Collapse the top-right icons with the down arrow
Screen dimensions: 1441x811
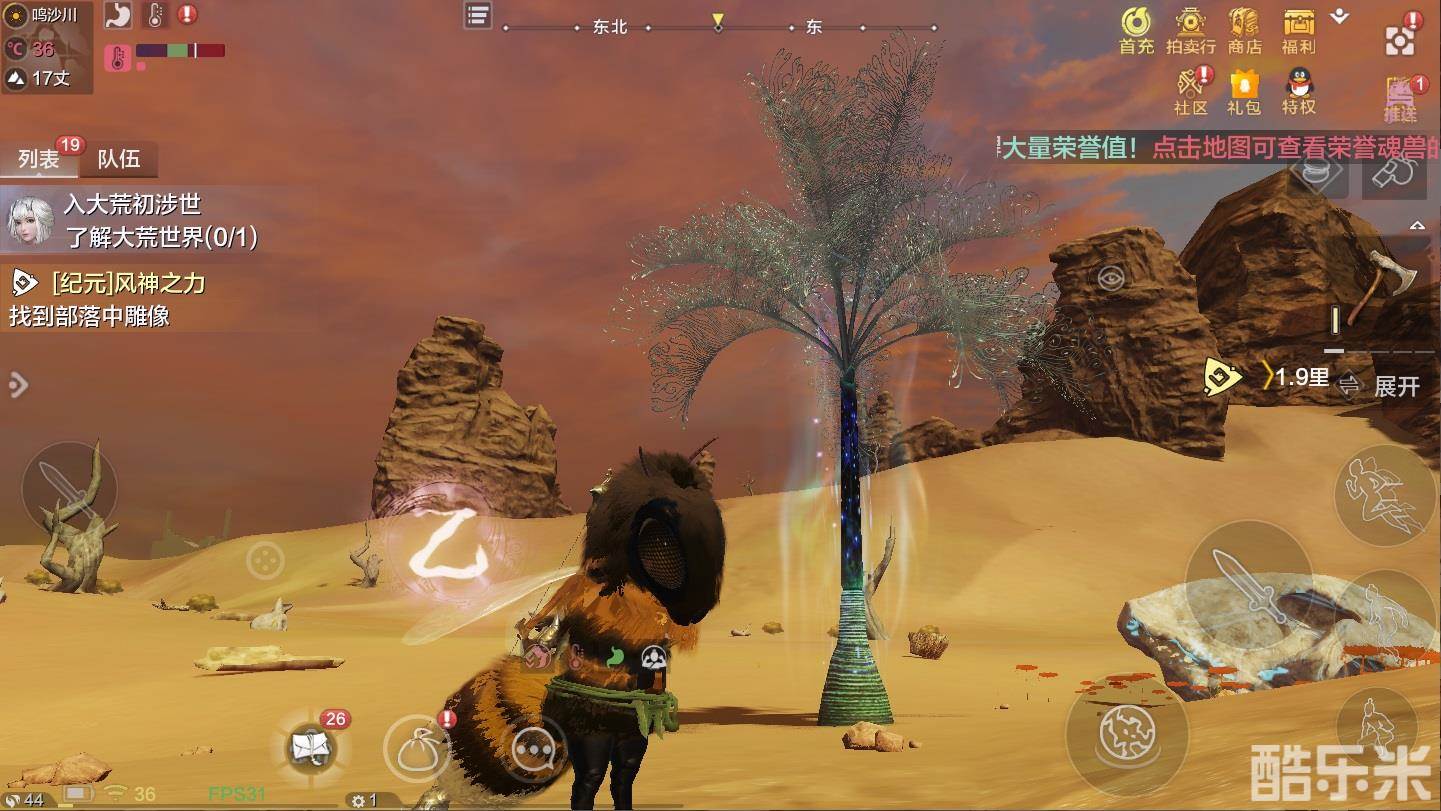(1340, 17)
